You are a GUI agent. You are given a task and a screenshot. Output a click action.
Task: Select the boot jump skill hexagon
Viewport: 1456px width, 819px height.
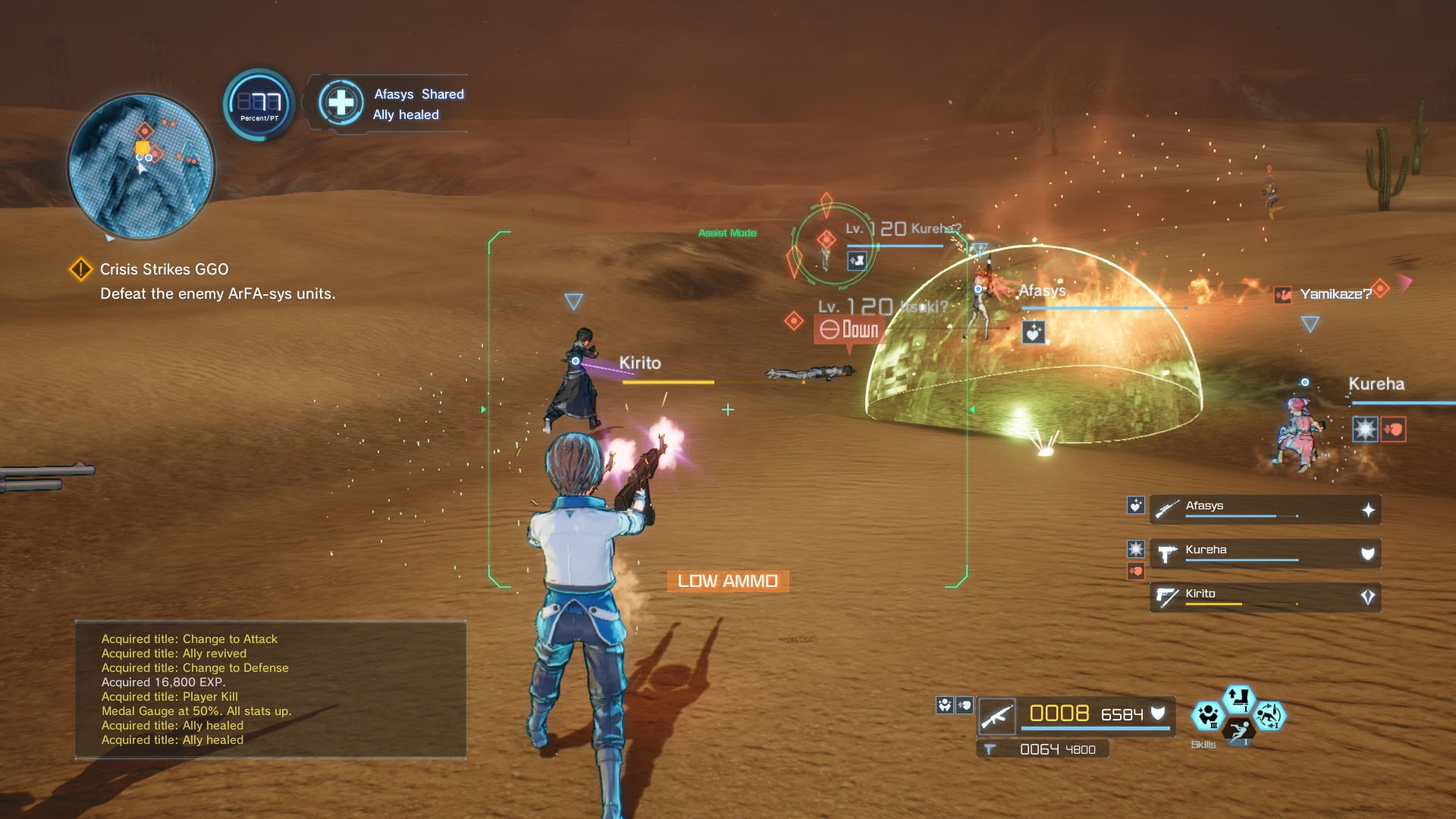coord(1238,698)
